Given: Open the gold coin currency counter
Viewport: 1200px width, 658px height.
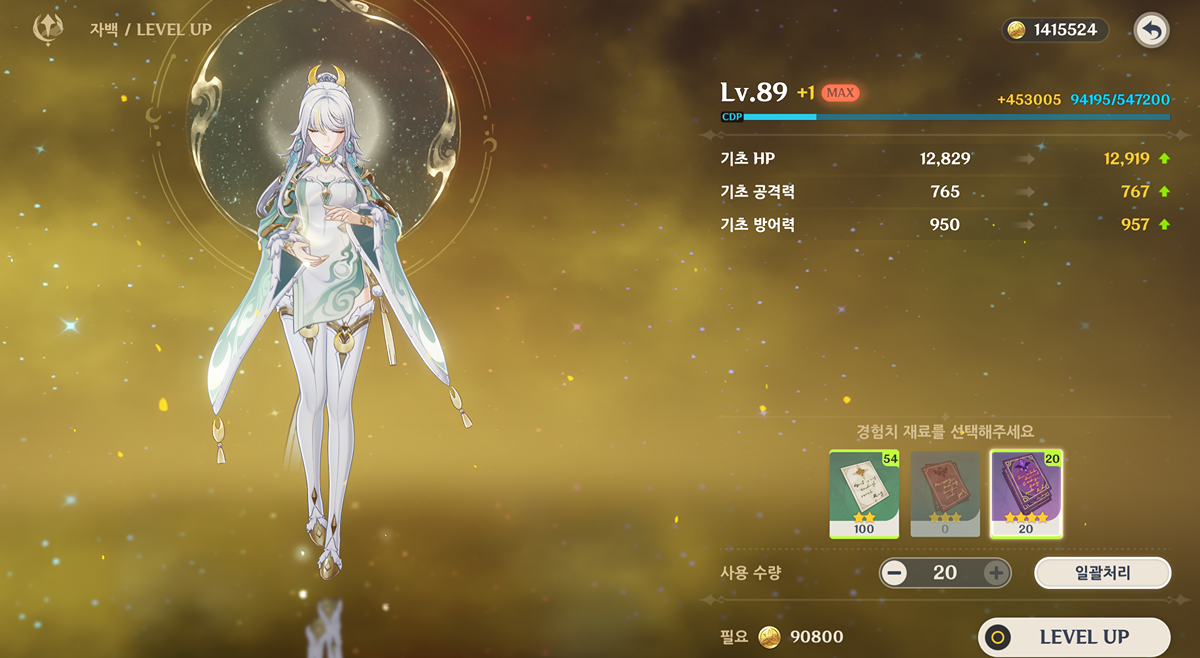Looking at the screenshot, I should 1055,30.
